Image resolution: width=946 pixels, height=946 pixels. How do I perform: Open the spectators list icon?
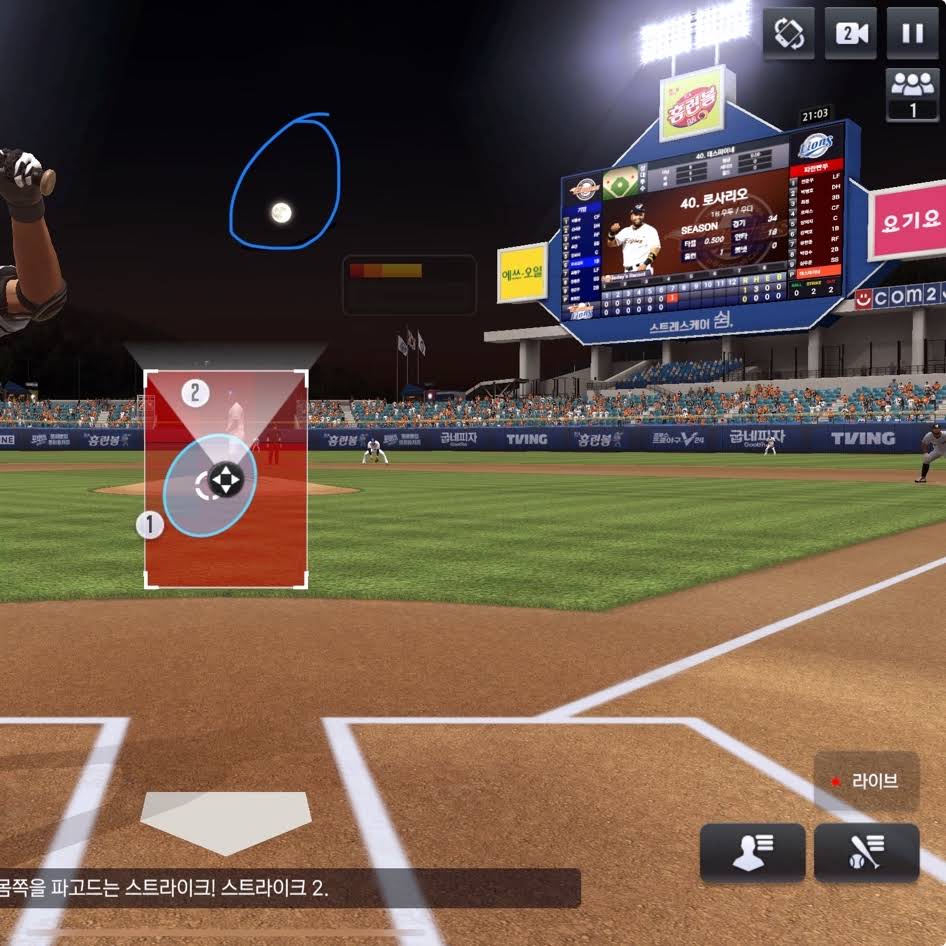point(911,95)
